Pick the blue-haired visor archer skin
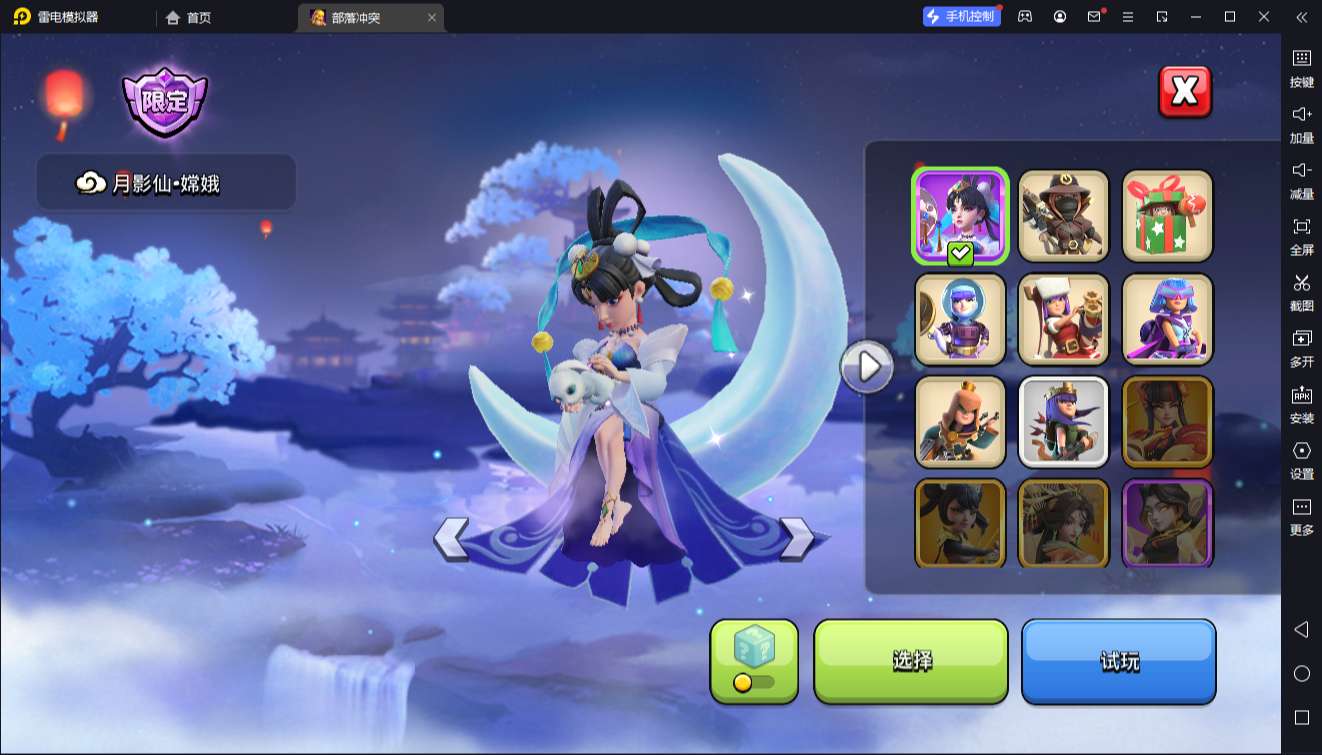Screen dimensions: 1322x755 click(x=1167, y=319)
